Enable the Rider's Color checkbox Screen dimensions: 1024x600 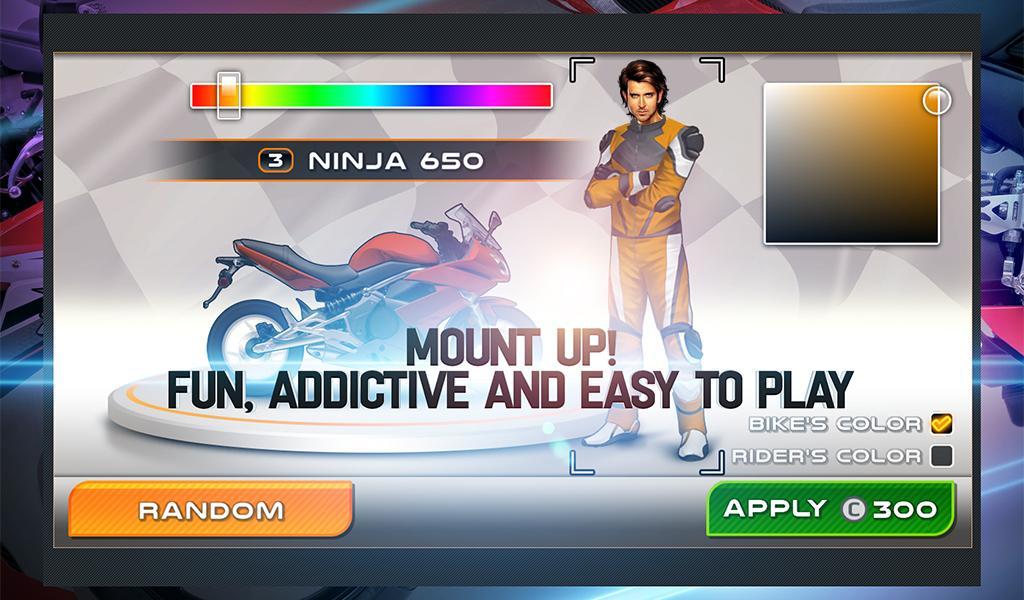click(940, 456)
